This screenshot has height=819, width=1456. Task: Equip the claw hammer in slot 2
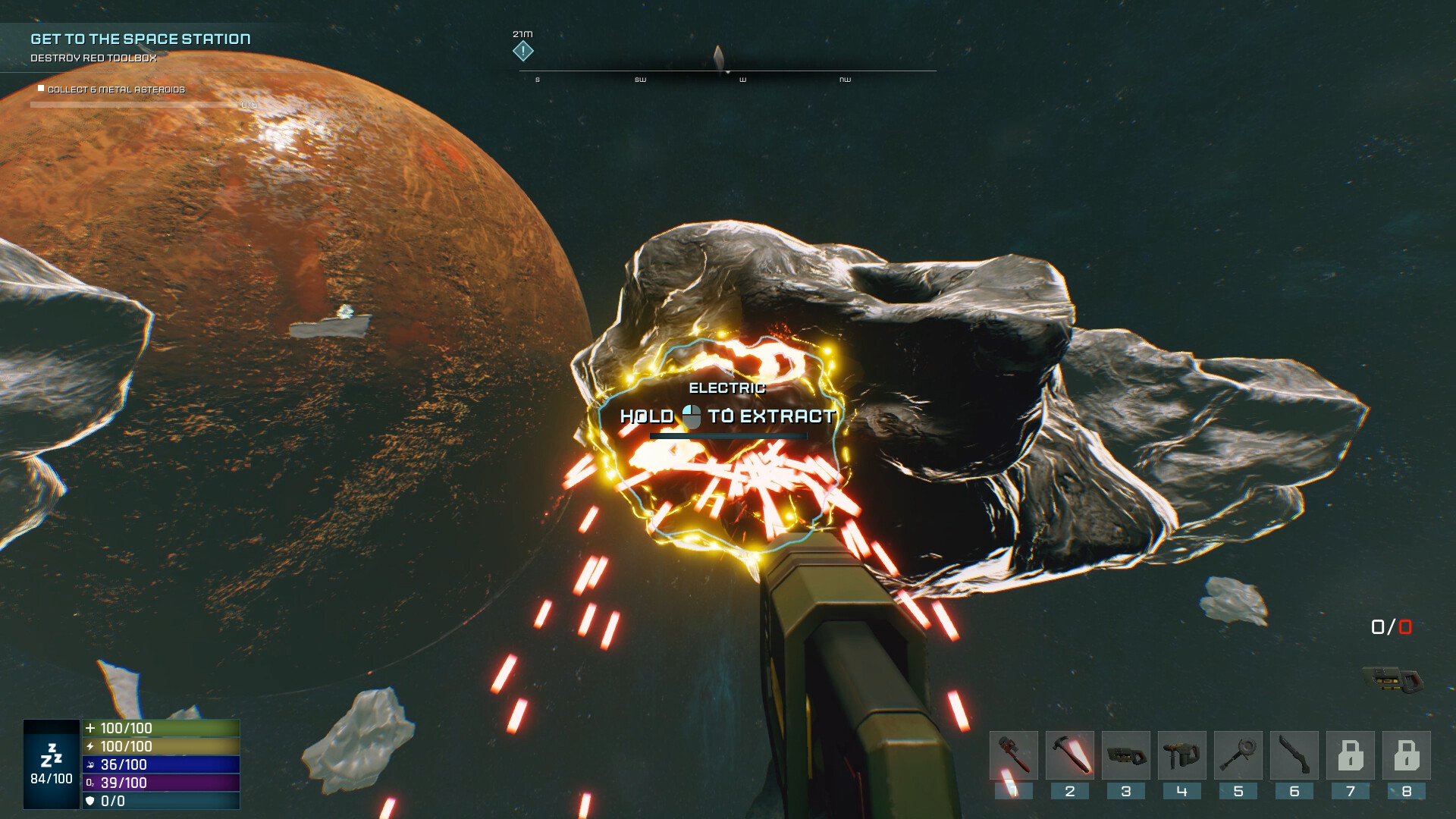click(x=1070, y=755)
